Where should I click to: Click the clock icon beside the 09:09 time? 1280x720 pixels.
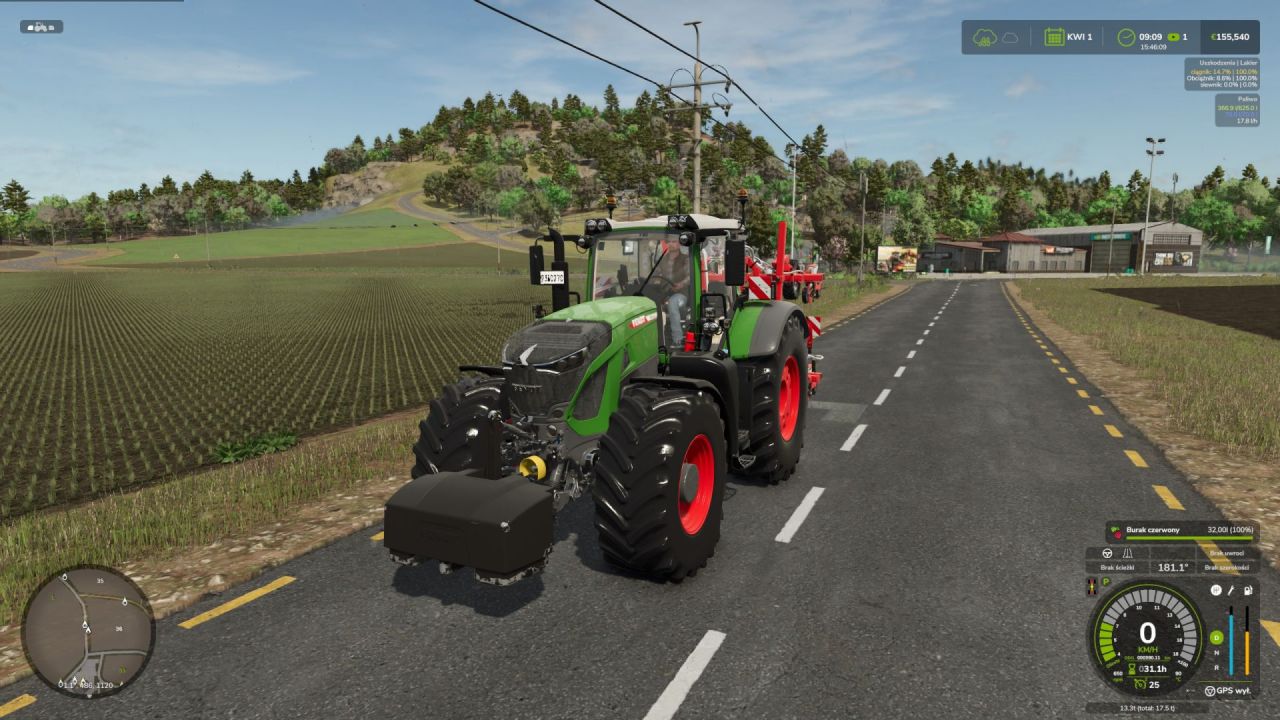coord(1127,36)
